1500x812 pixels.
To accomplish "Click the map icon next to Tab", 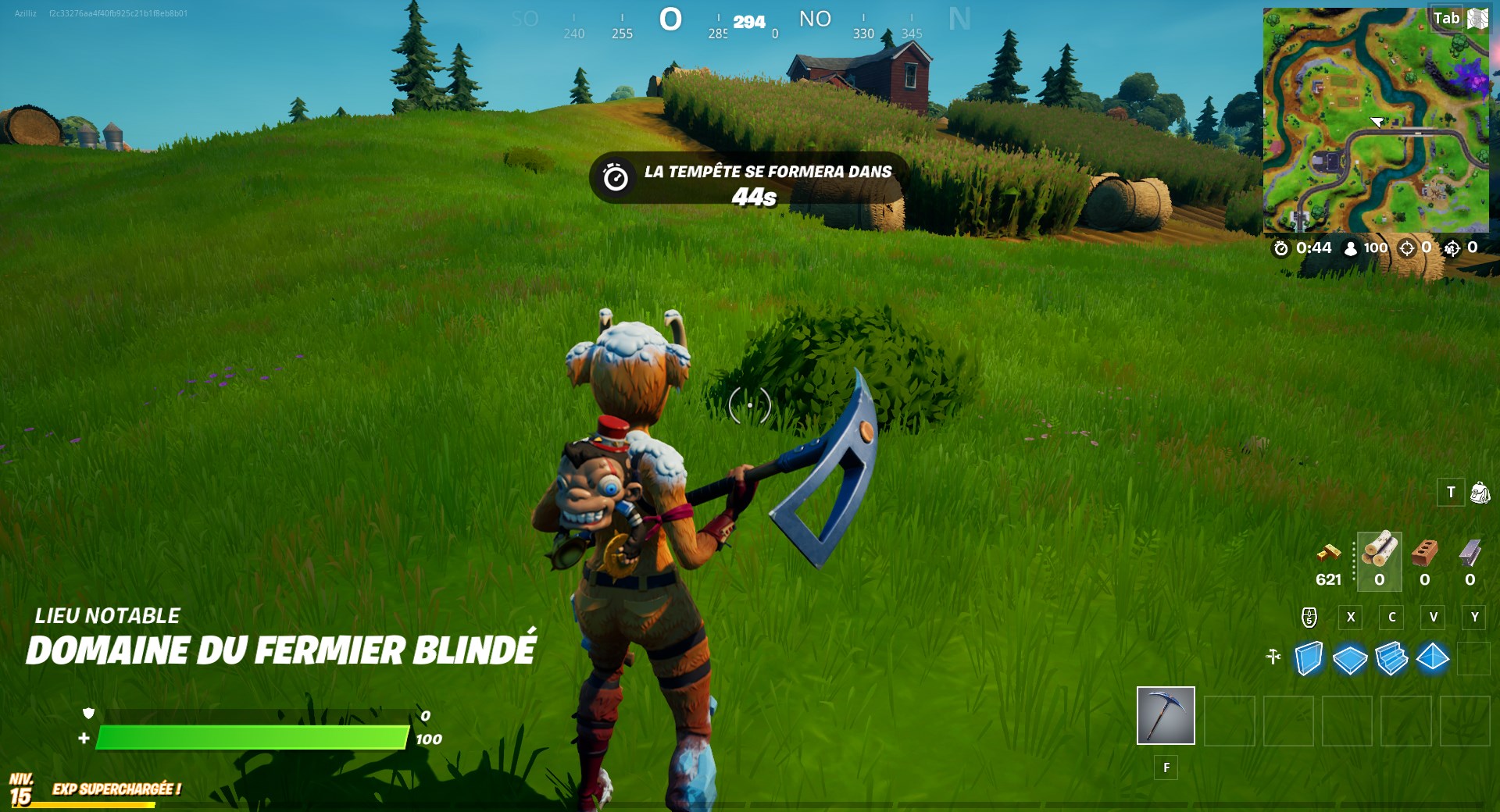I will coord(1477,16).
